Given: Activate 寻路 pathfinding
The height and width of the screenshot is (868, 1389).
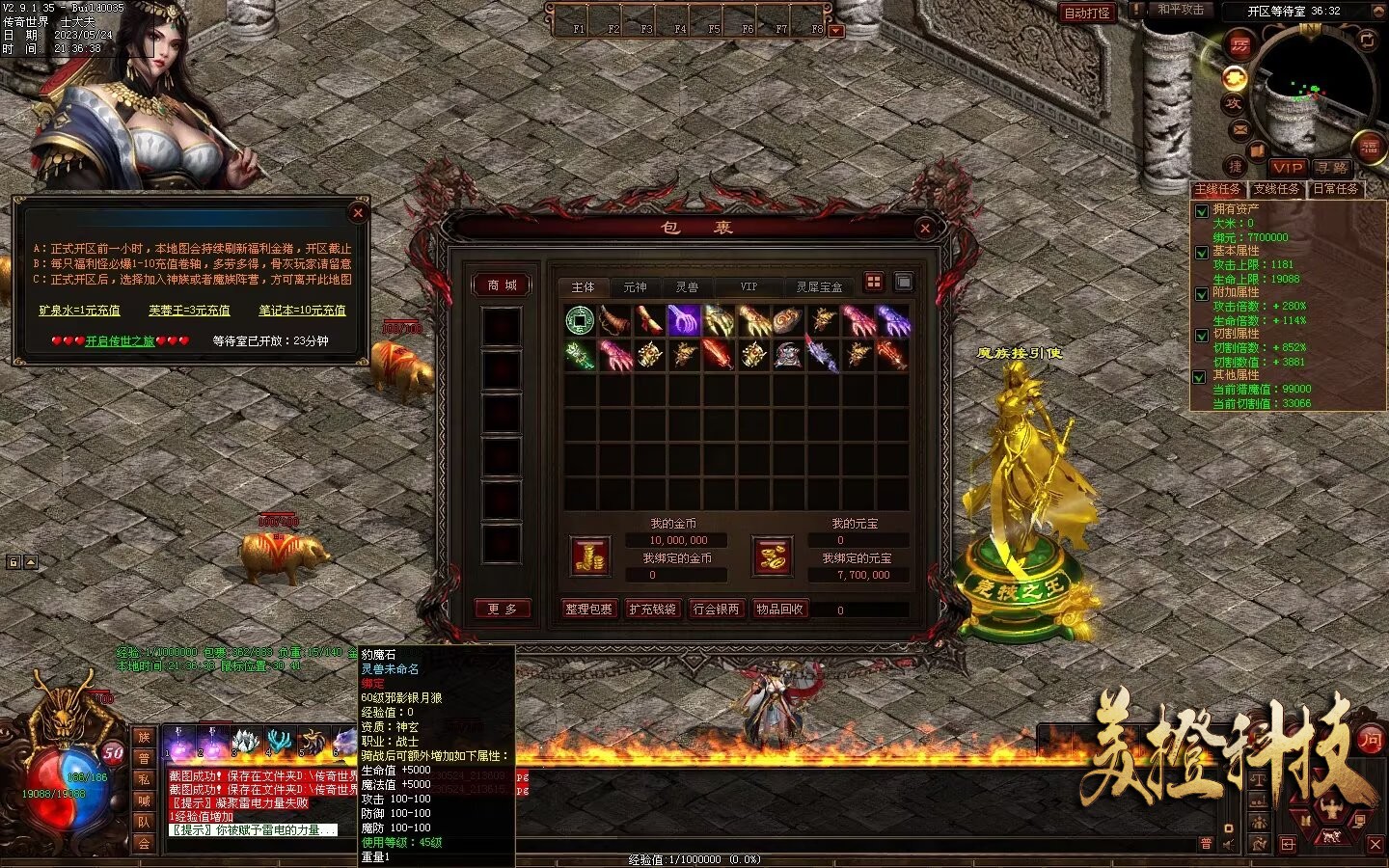Looking at the screenshot, I should 1331,168.
